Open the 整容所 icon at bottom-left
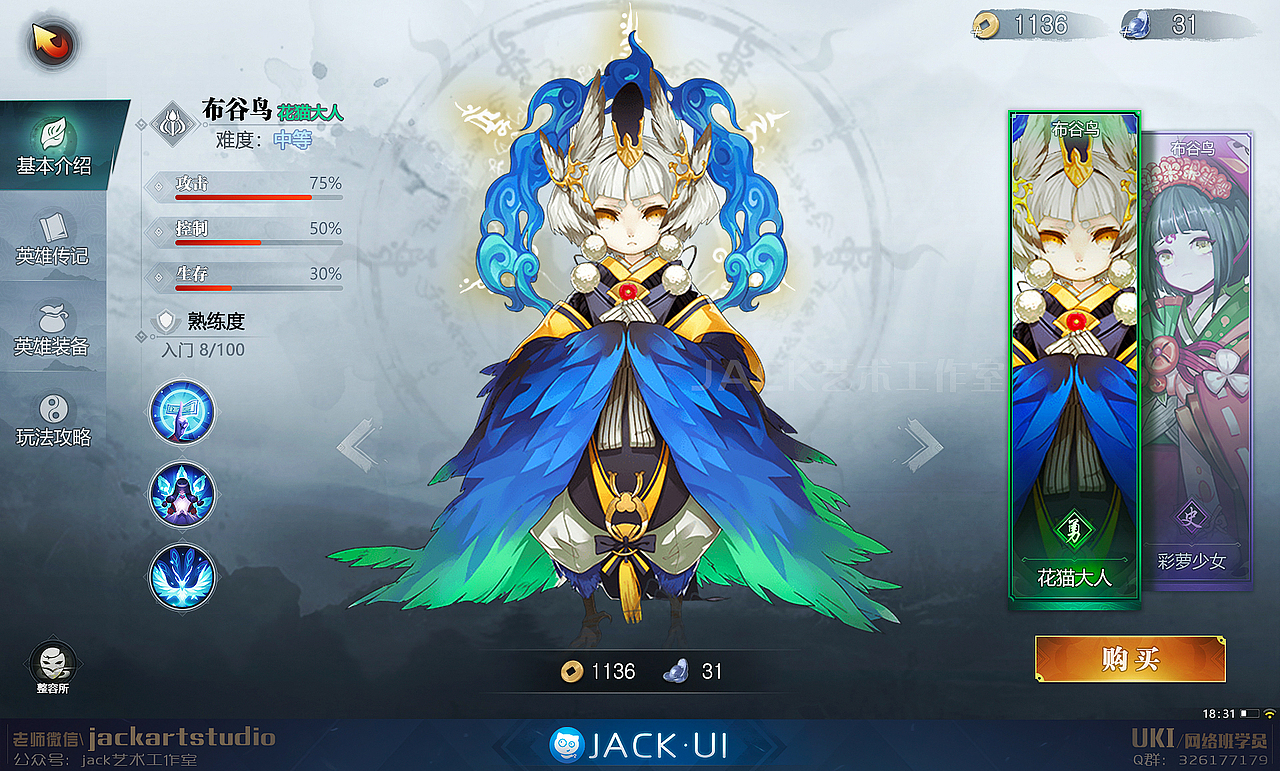 point(55,662)
